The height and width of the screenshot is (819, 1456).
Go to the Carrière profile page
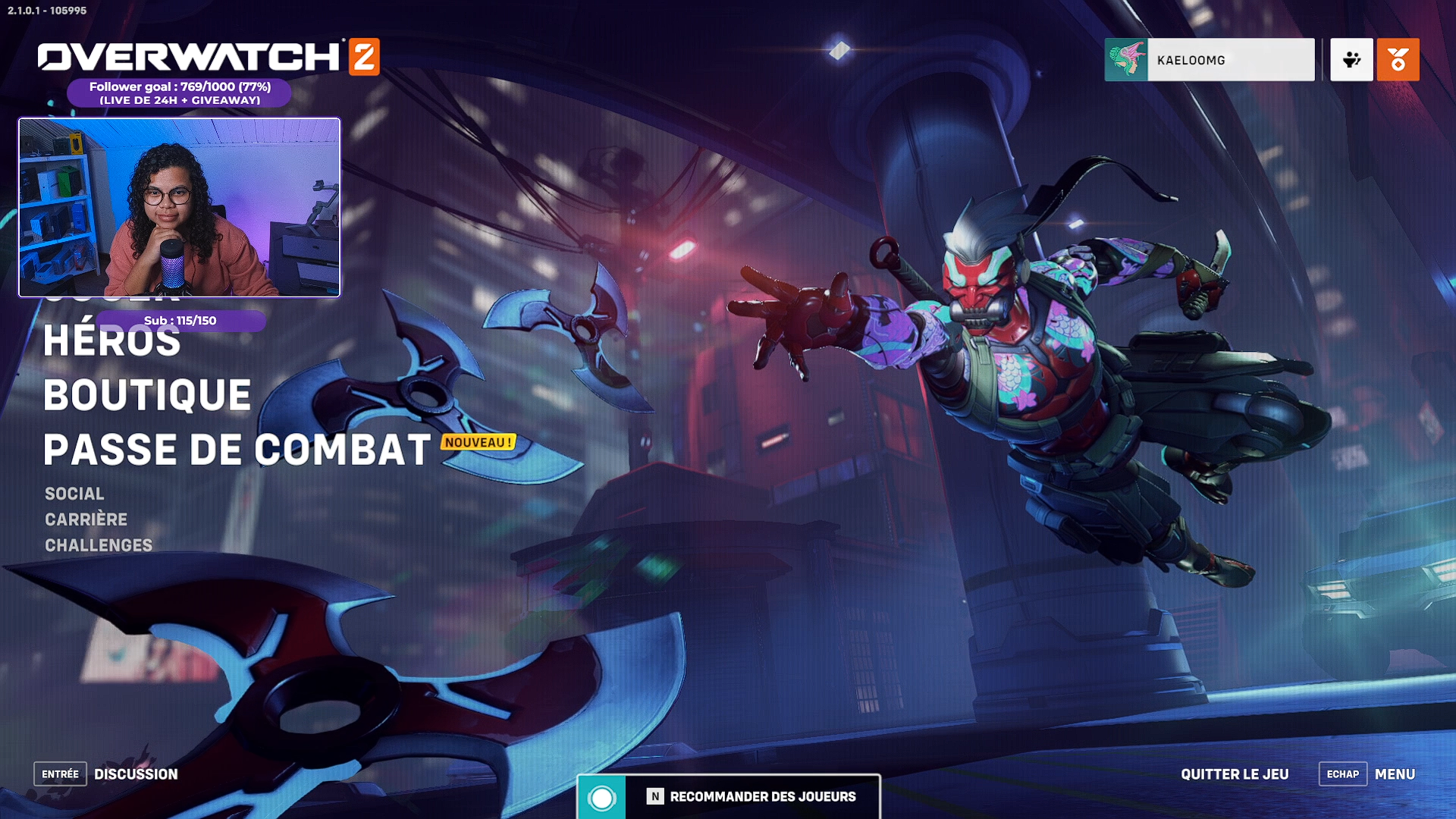86,519
